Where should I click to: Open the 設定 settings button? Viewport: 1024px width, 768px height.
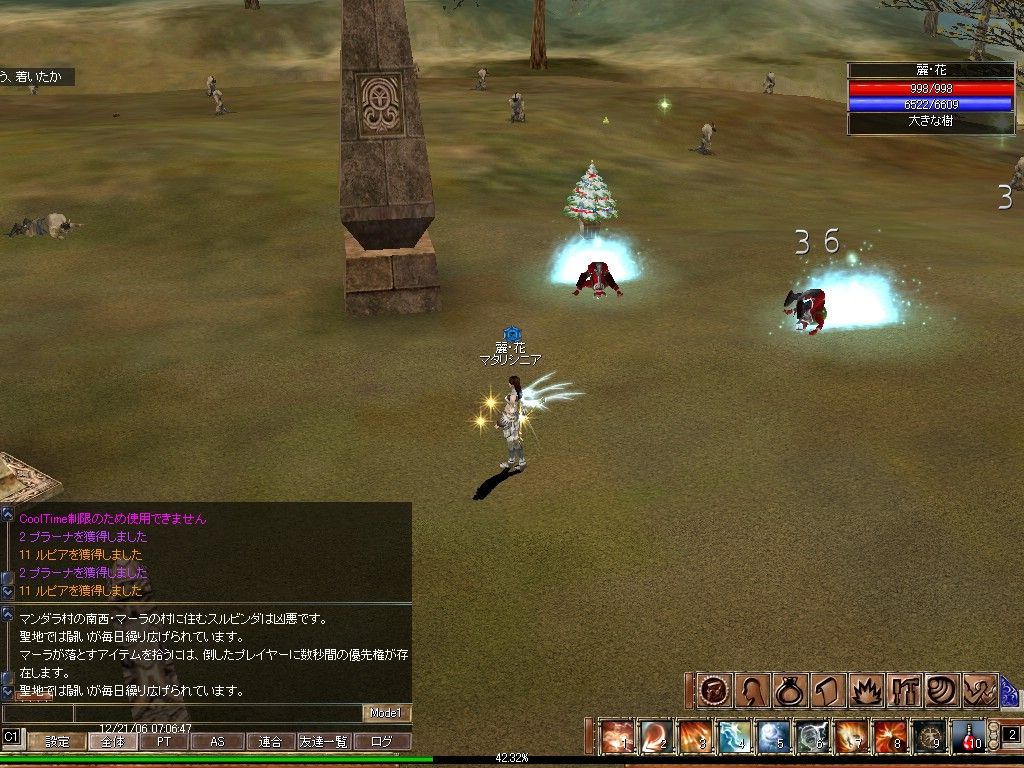(56, 742)
